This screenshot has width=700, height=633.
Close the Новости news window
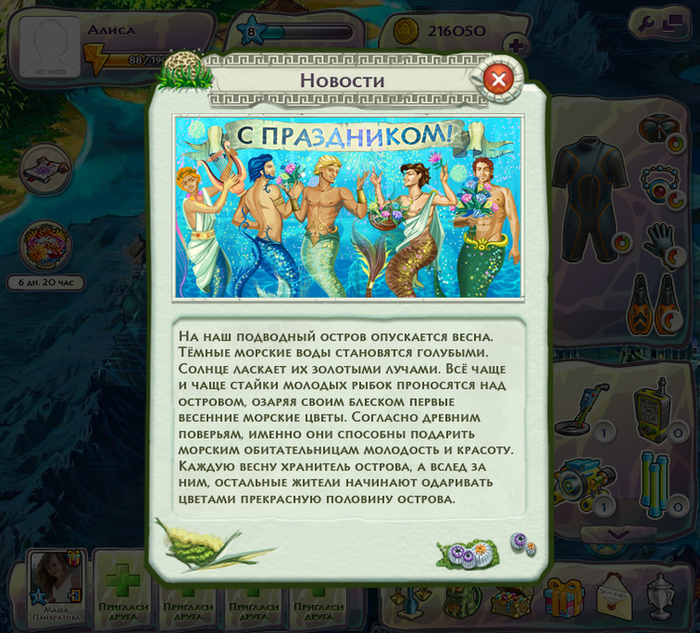click(x=499, y=79)
